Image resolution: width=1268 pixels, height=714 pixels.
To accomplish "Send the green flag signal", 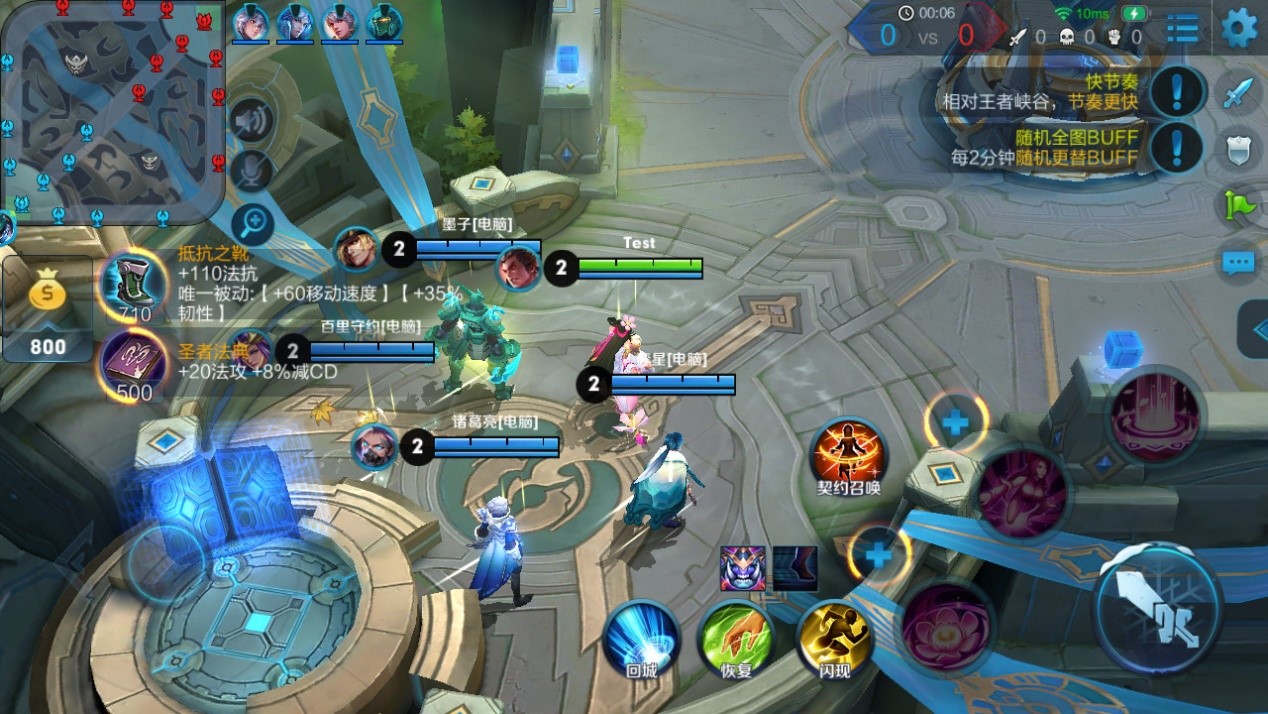I will [1239, 205].
